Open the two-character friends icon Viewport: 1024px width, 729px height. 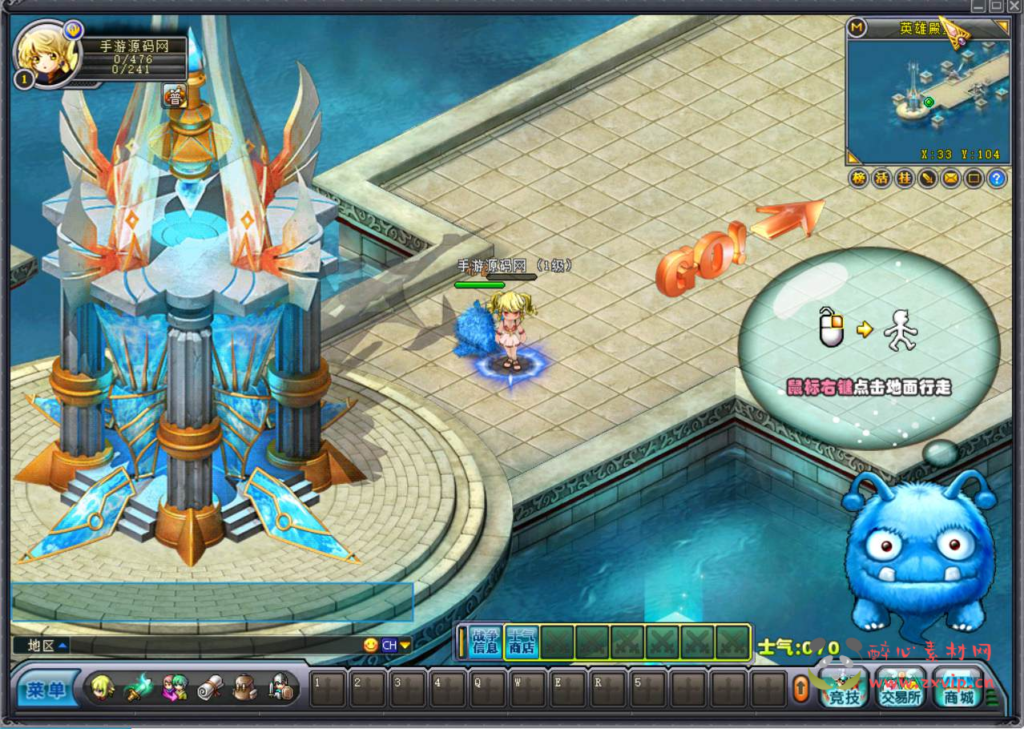pos(174,689)
